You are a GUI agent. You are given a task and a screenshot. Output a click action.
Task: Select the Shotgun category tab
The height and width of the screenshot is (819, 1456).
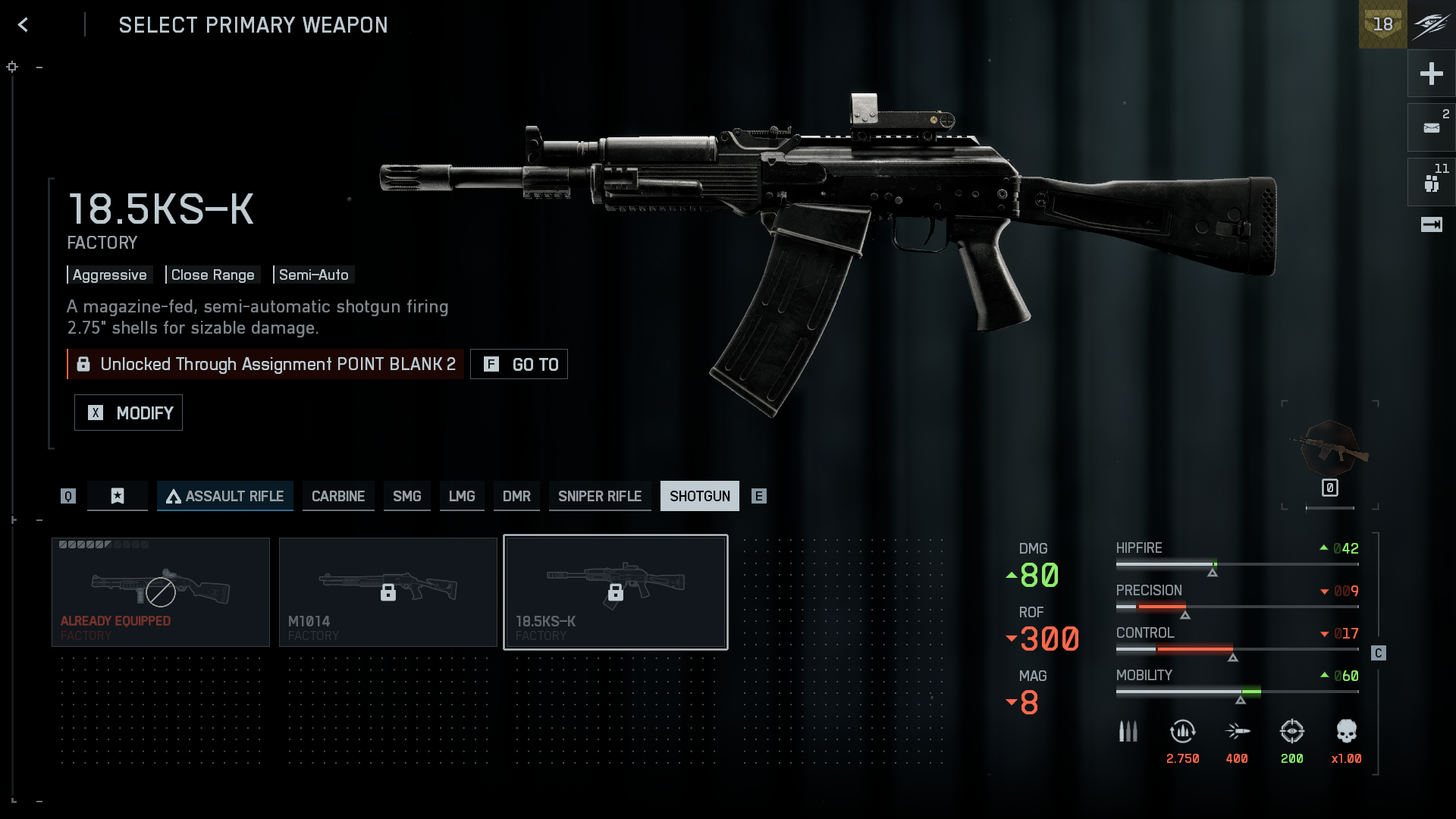tap(699, 496)
